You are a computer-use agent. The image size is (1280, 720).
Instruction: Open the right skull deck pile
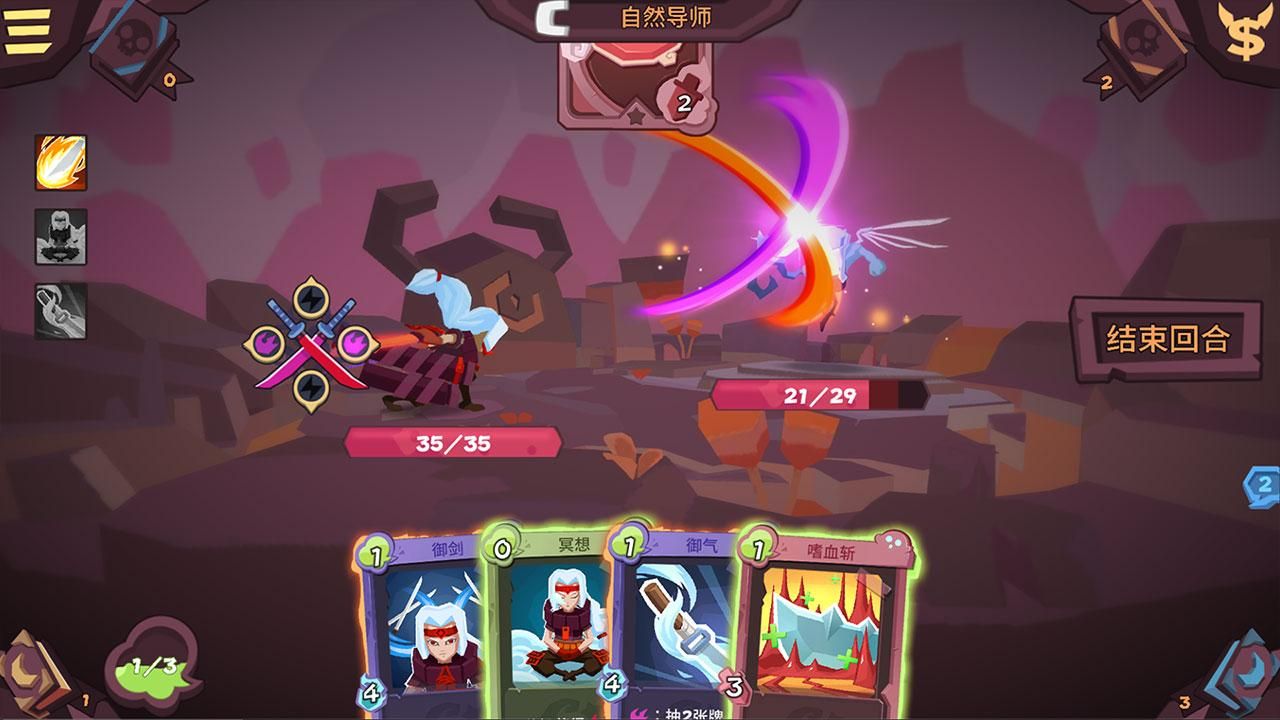1142,45
